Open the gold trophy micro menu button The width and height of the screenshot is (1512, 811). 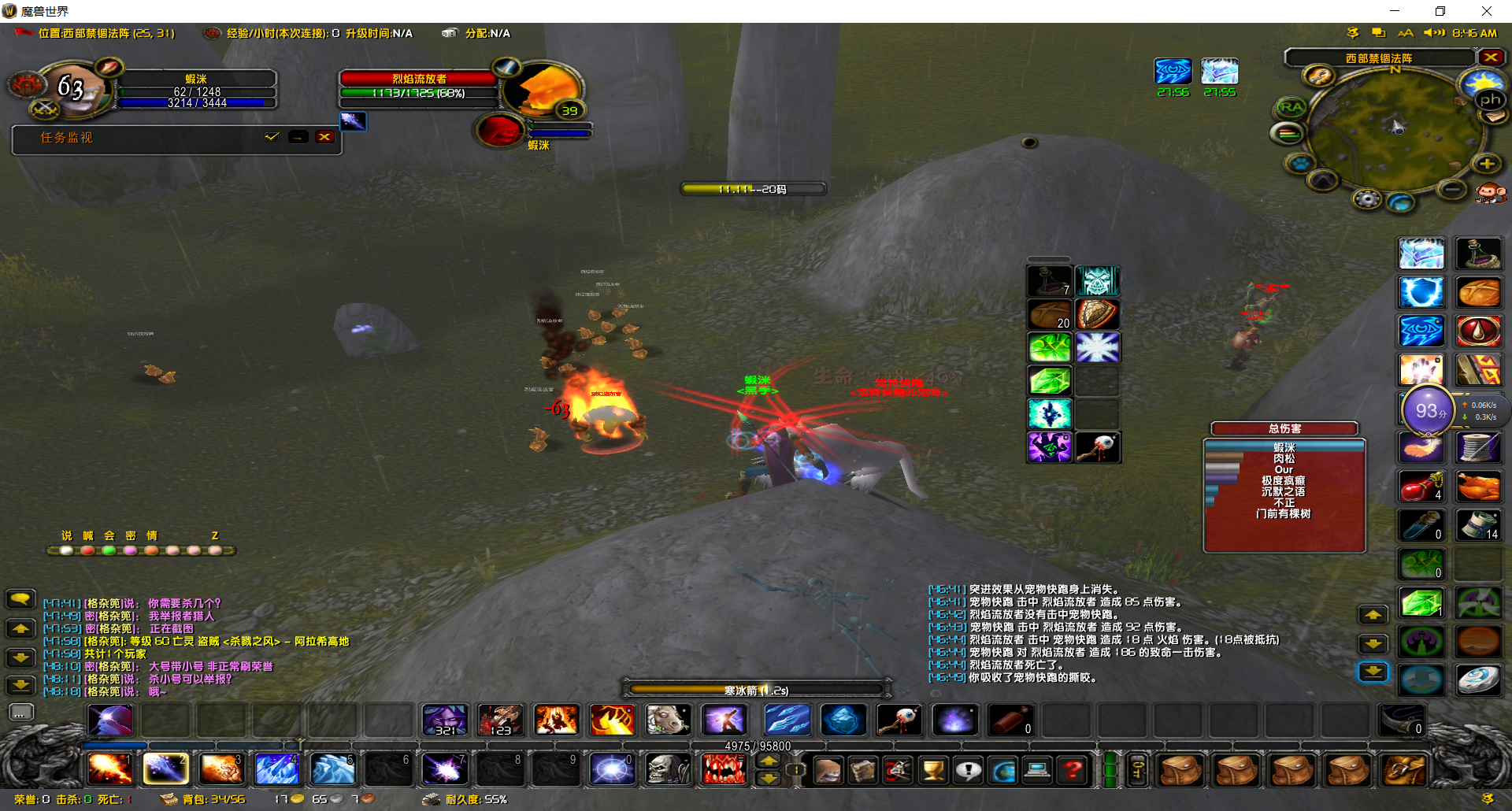pyautogui.click(x=934, y=769)
